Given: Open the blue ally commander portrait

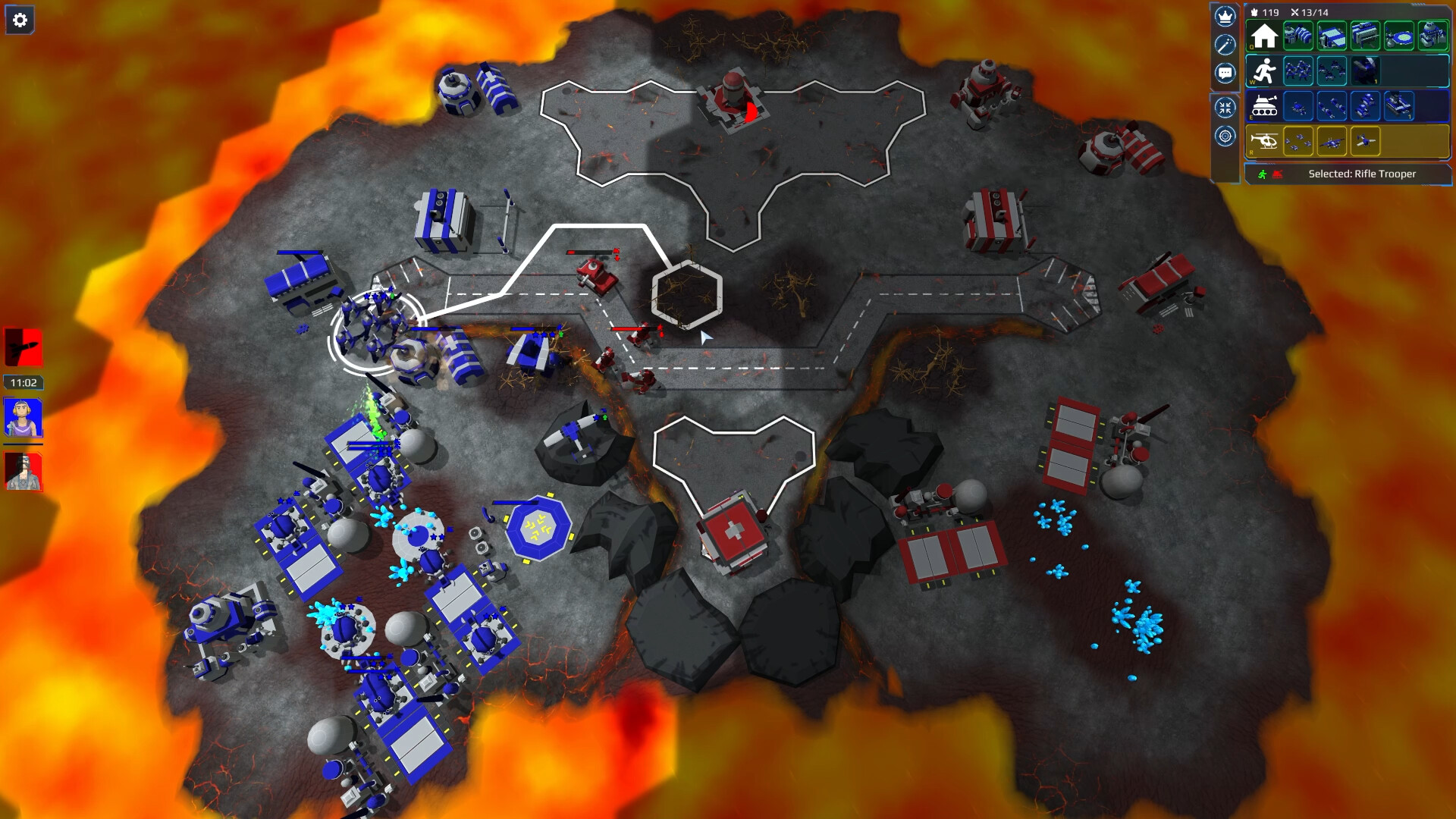Looking at the screenshot, I should coord(23,417).
